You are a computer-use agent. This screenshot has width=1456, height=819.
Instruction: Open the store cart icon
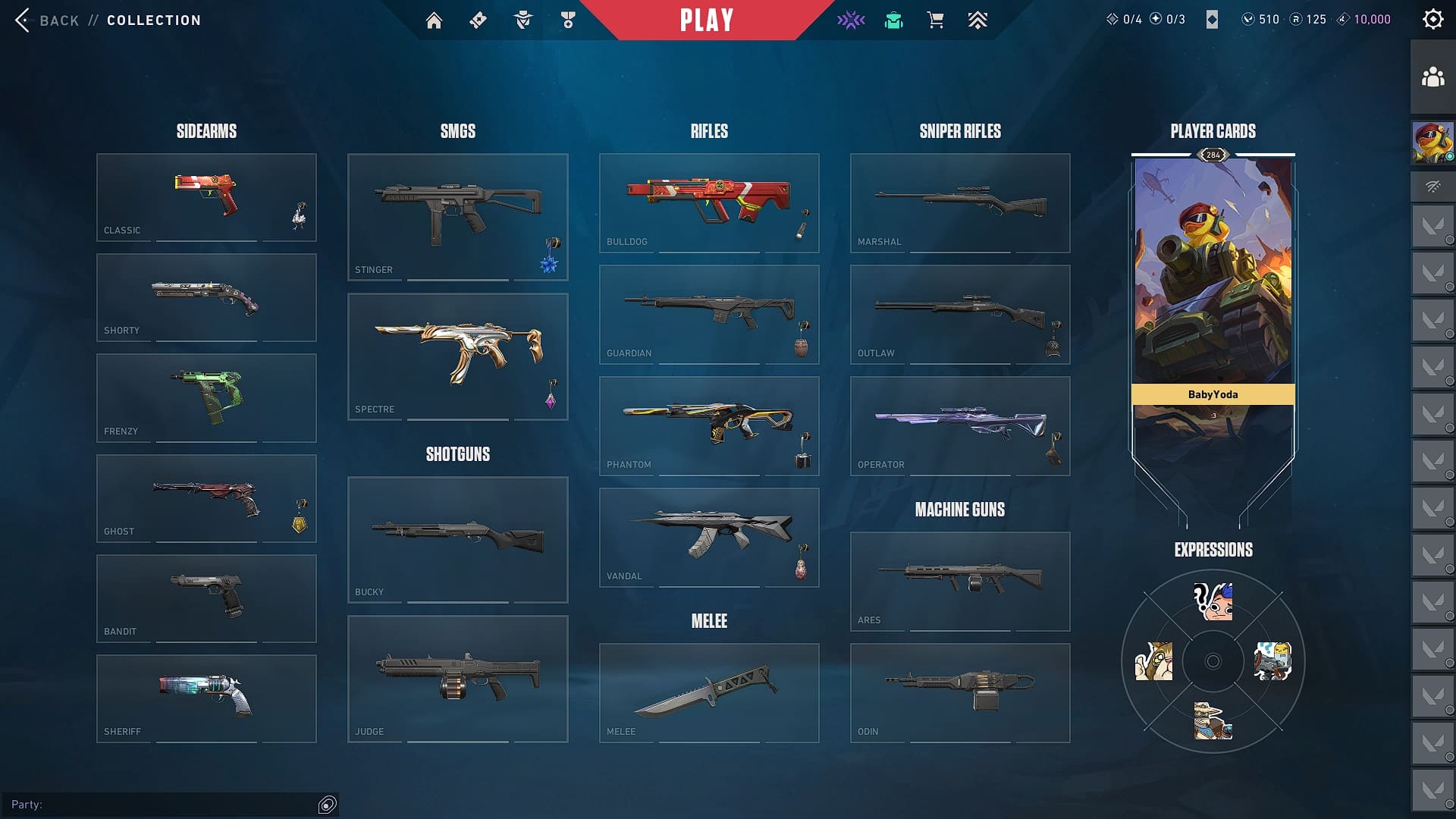click(935, 20)
